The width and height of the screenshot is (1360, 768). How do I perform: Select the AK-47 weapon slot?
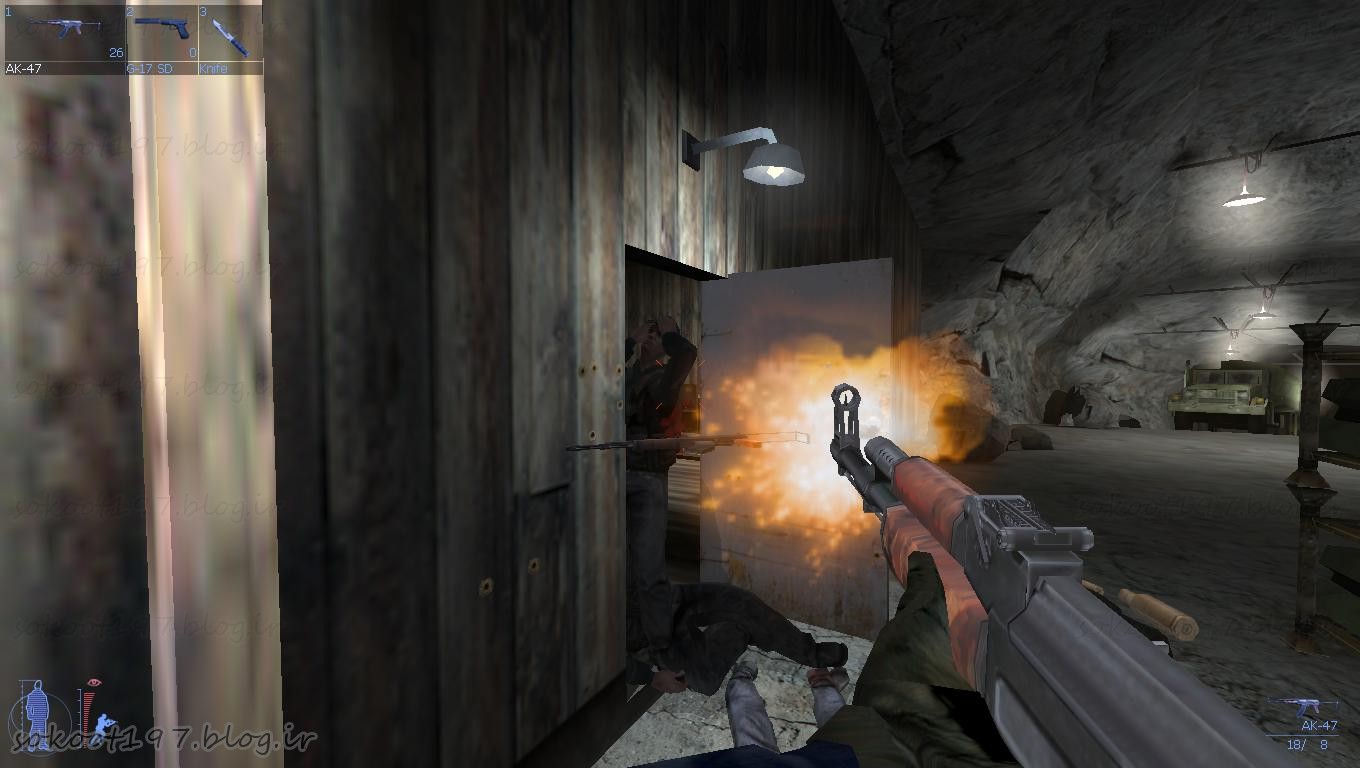tap(64, 38)
